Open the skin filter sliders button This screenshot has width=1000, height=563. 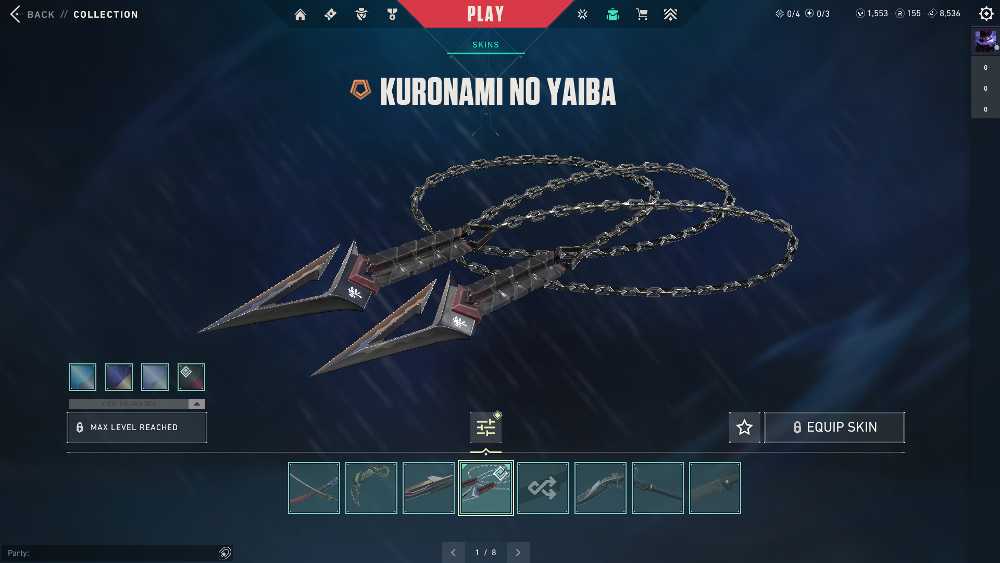[x=486, y=428]
